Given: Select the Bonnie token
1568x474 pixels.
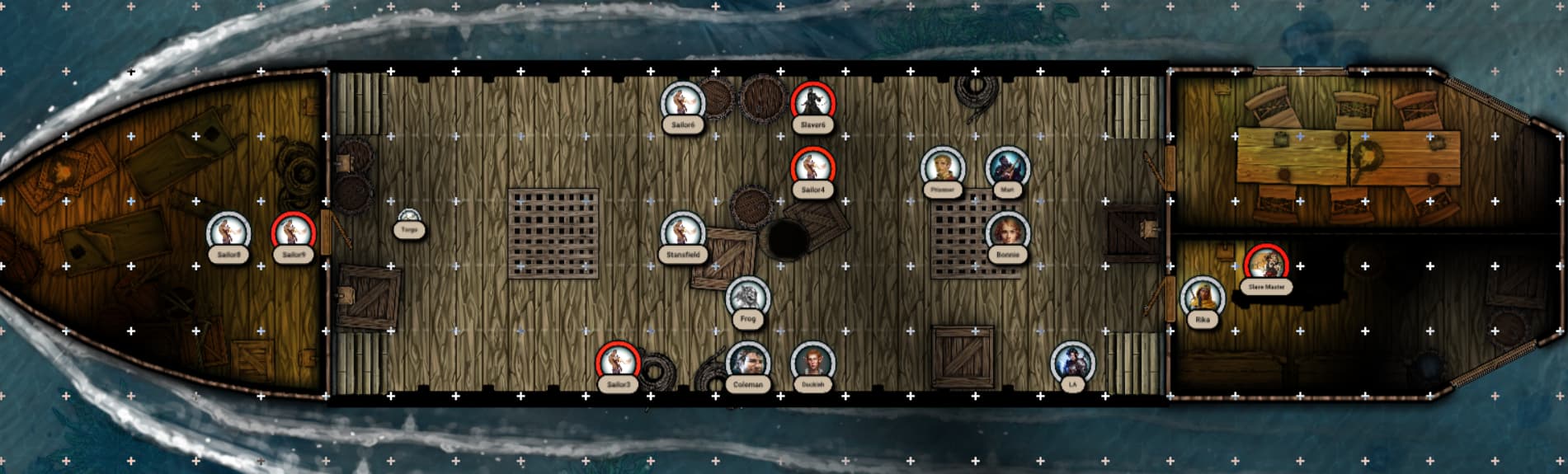Looking at the screenshot, I should [1006, 232].
